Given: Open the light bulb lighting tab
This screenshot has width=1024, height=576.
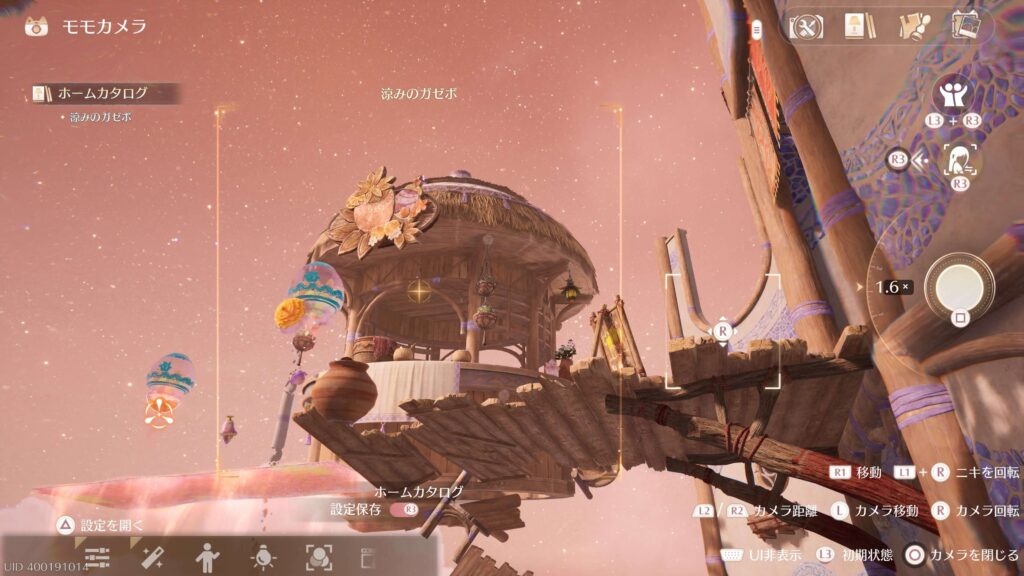Looking at the screenshot, I should pos(263,556).
